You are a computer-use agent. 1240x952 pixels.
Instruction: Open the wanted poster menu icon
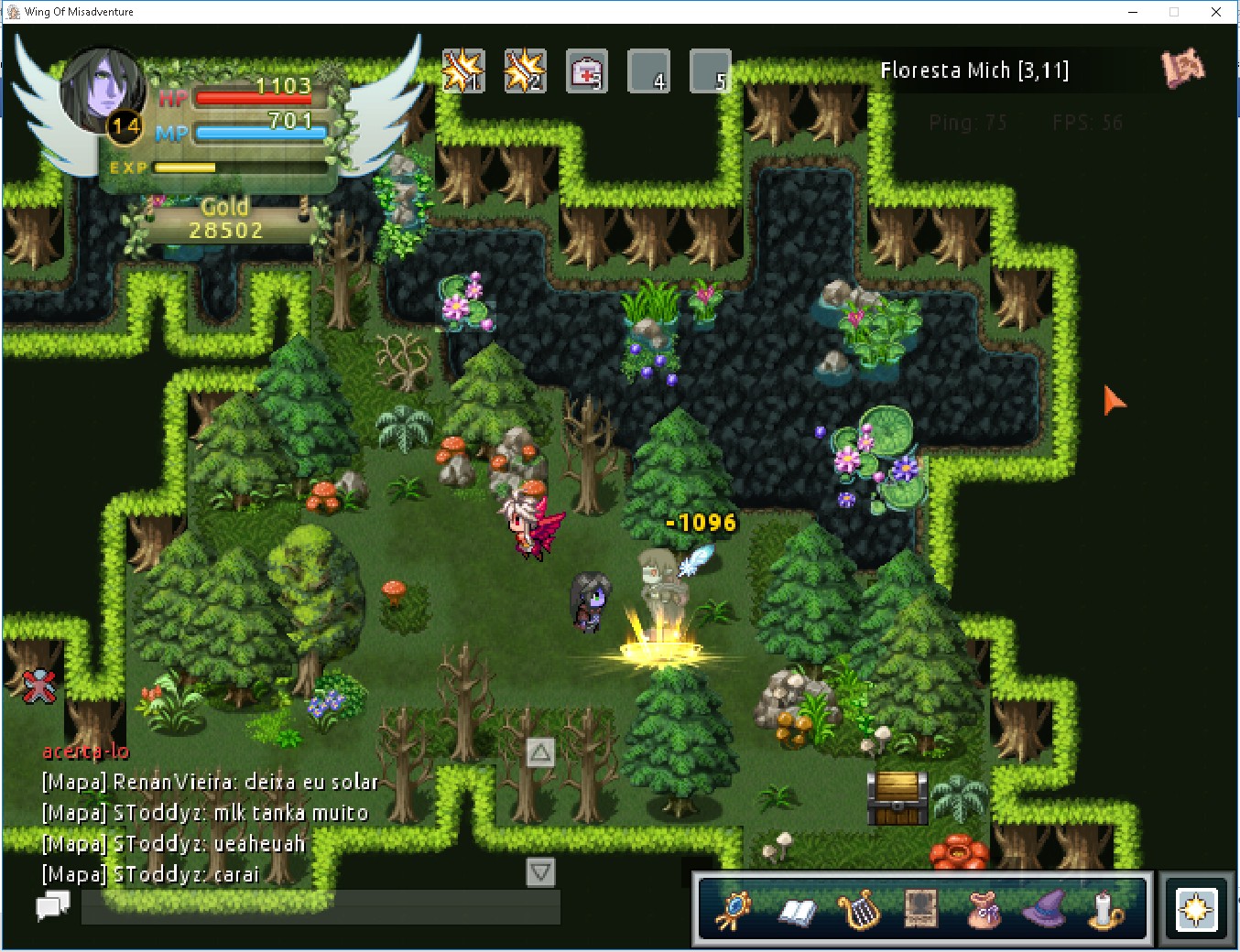point(920,910)
